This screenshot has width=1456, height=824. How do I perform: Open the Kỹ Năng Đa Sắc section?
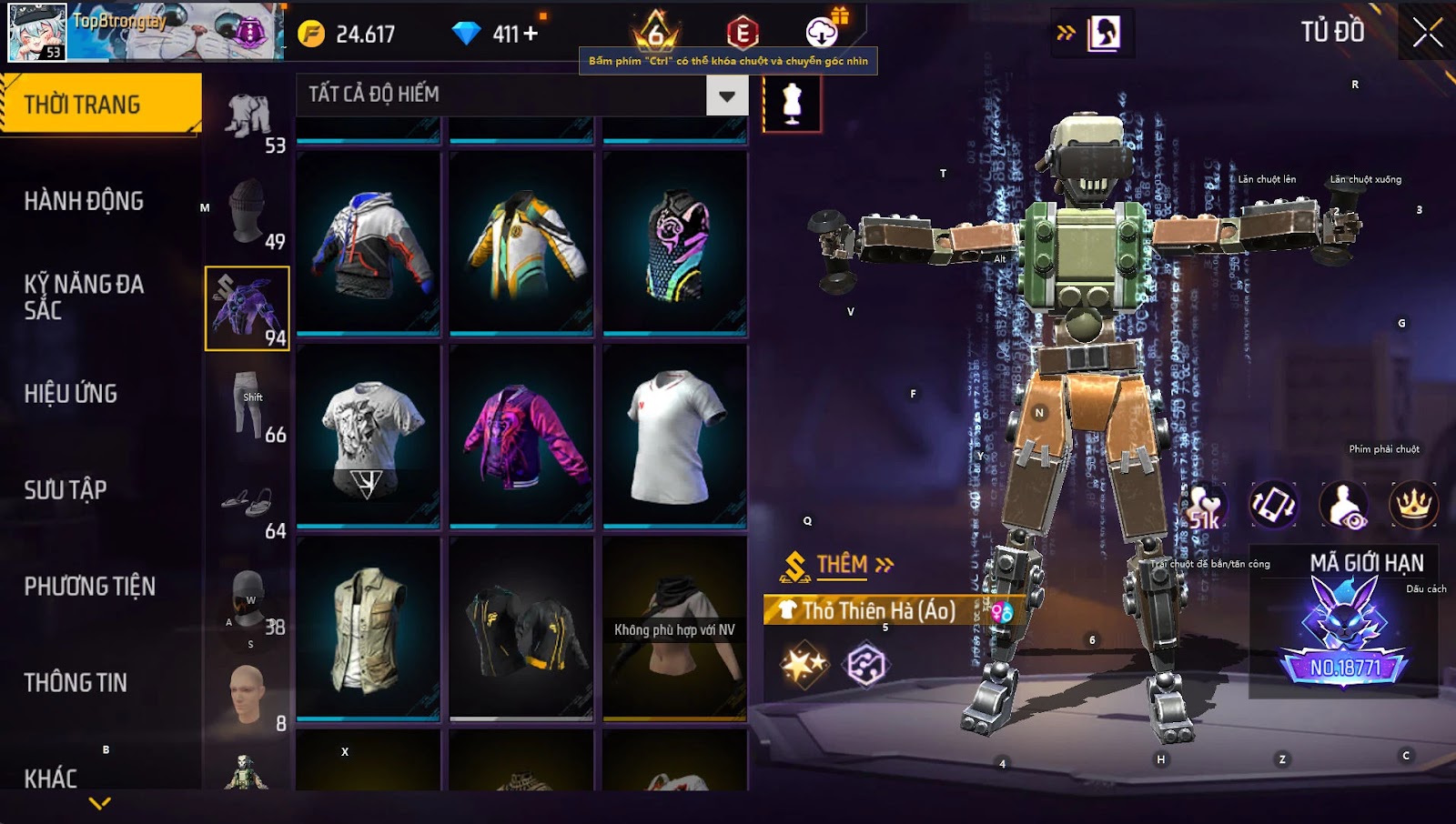click(x=84, y=296)
